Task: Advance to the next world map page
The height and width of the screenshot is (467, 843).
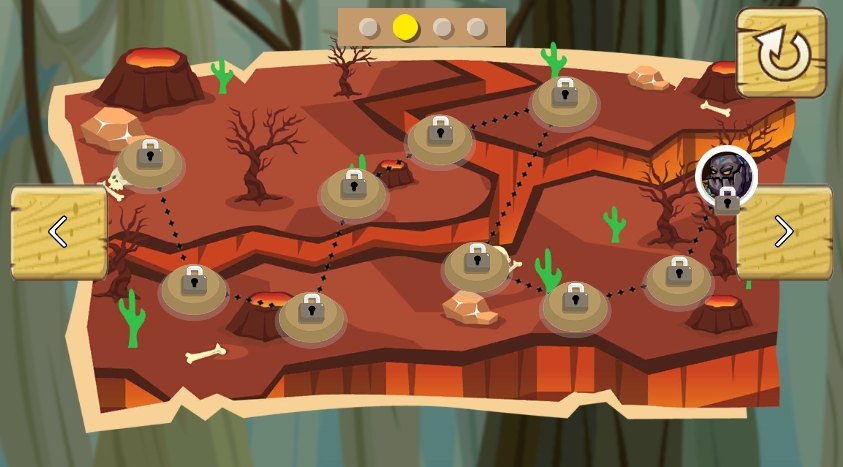Action: point(784,231)
